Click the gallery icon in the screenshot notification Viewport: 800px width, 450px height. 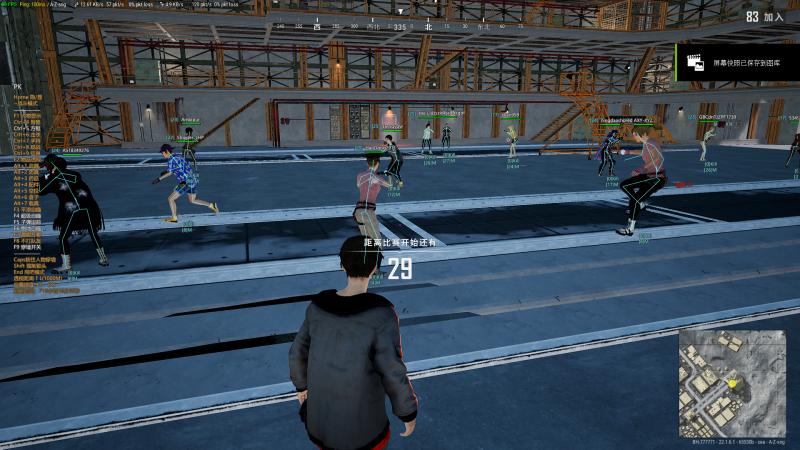(691, 62)
